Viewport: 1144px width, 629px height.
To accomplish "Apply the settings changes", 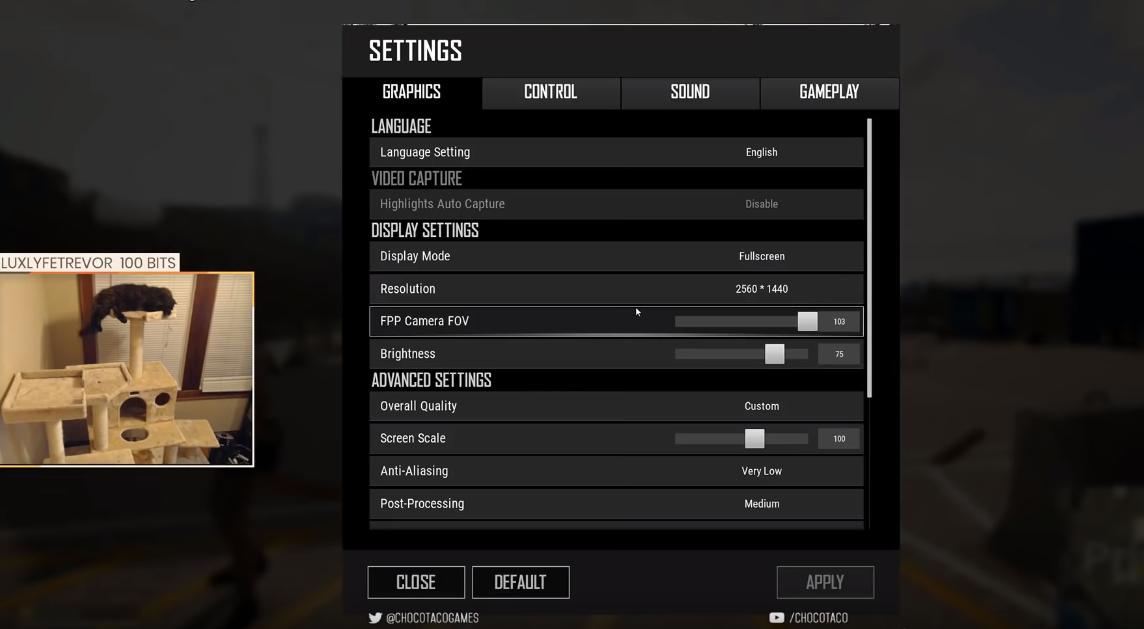I will point(825,582).
